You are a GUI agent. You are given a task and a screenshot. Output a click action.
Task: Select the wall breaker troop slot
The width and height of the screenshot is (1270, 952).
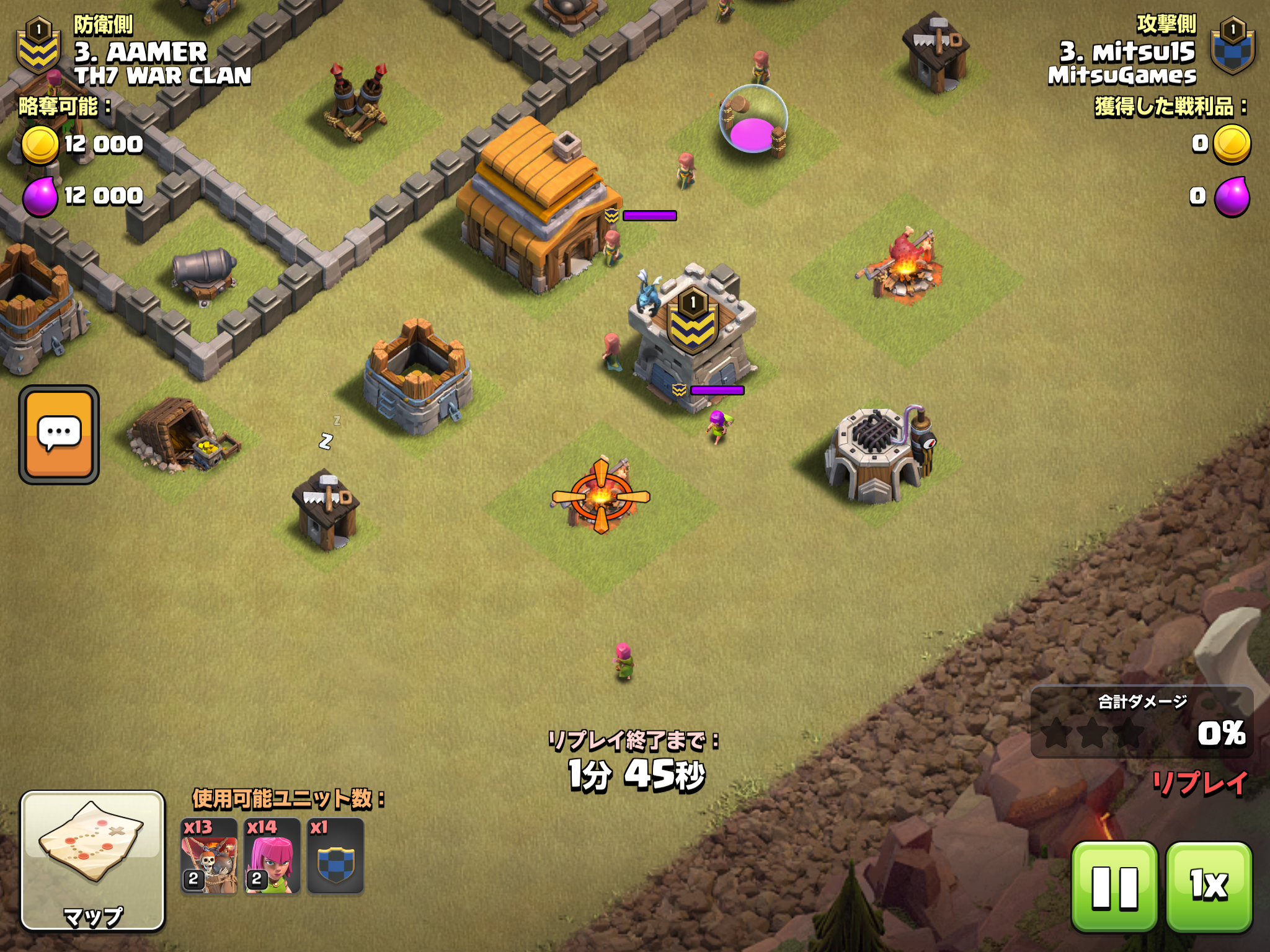coord(209,857)
